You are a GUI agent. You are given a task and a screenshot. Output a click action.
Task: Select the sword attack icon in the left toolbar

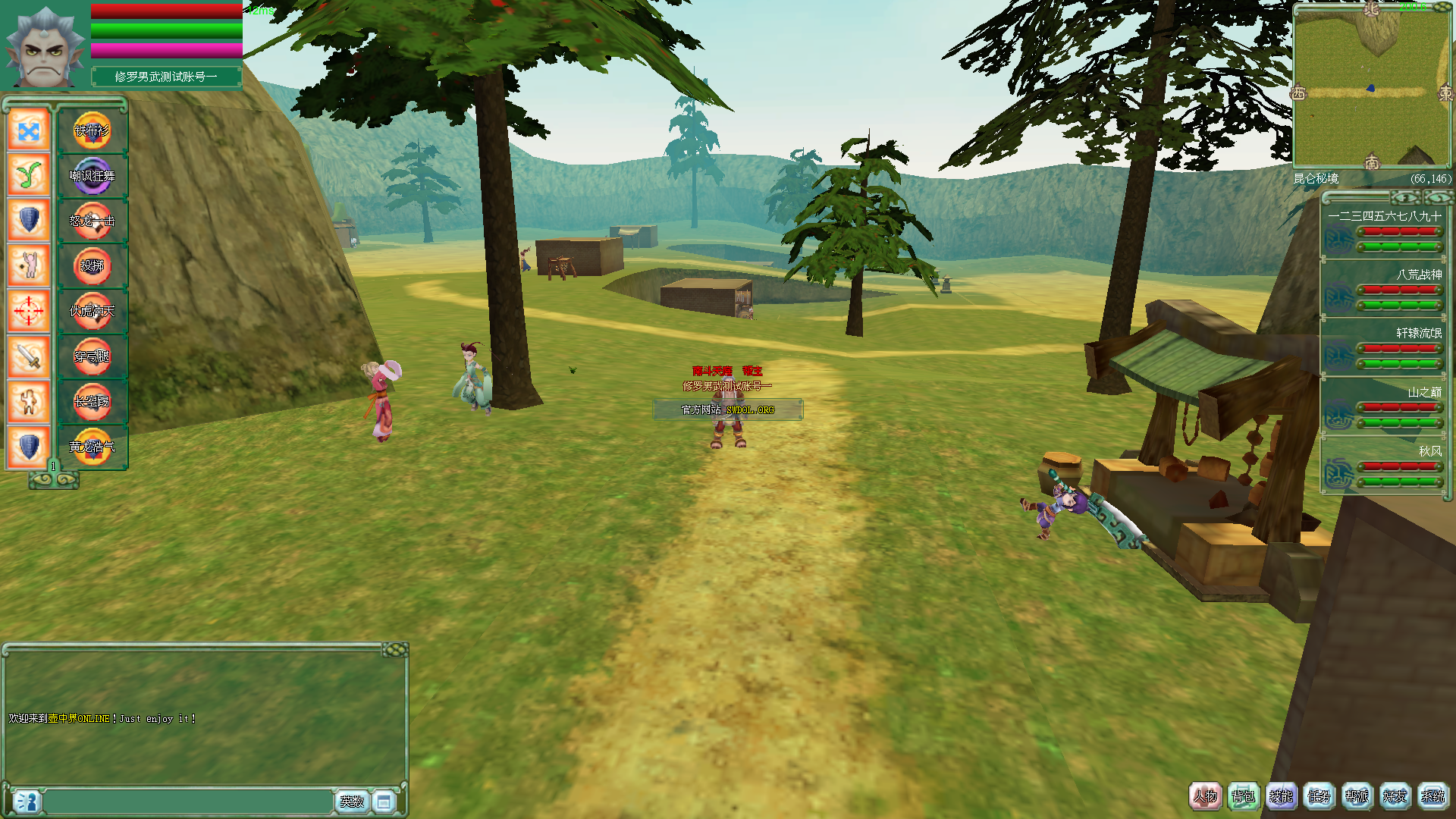[28, 356]
